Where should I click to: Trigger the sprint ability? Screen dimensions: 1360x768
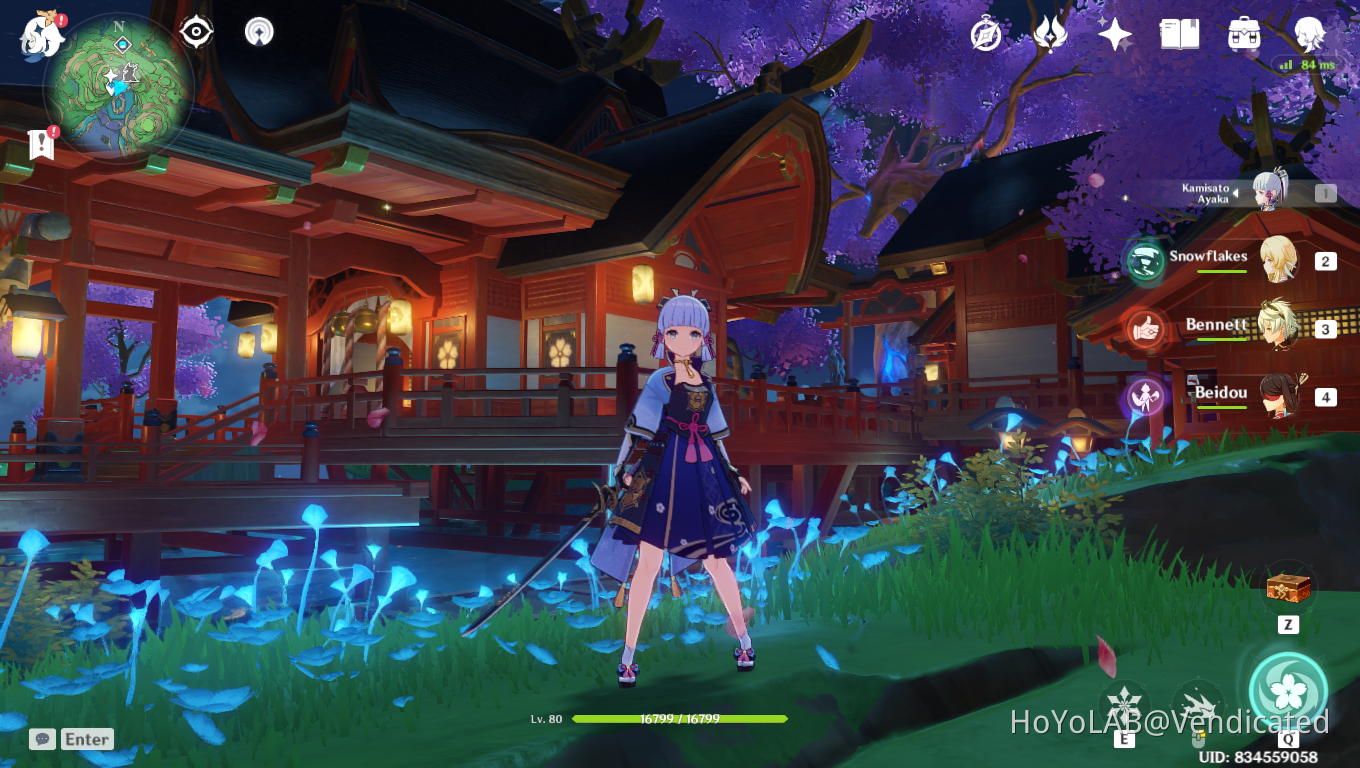(1197, 703)
